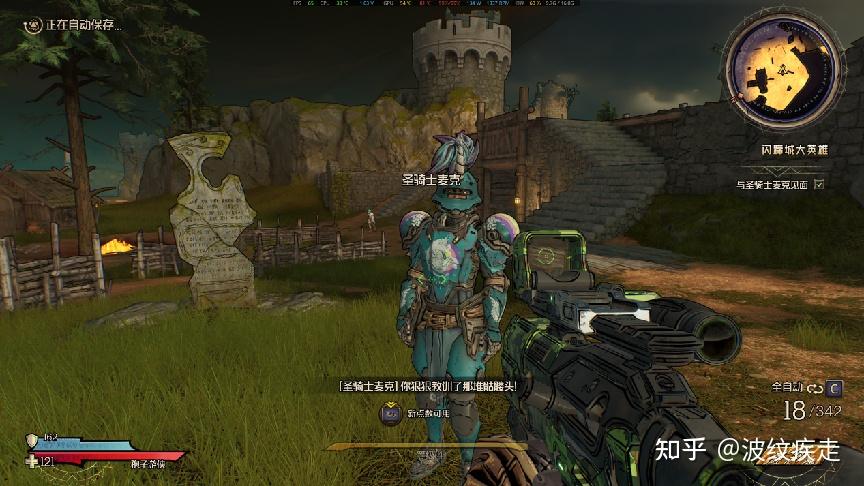Select the 与圣骑士麦克见面 quest objective

[x=774, y=184]
